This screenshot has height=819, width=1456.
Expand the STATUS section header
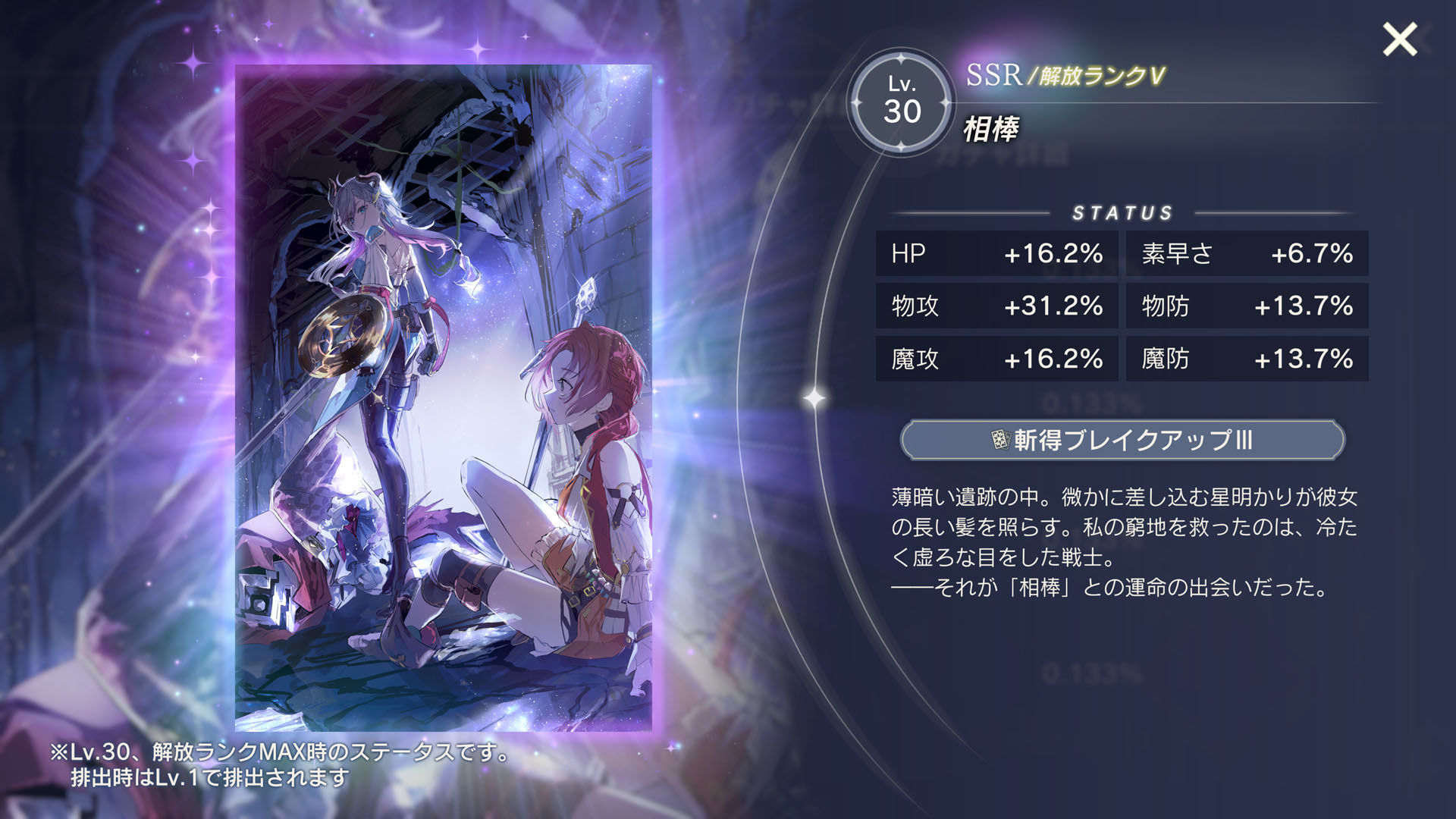pos(1122,212)
